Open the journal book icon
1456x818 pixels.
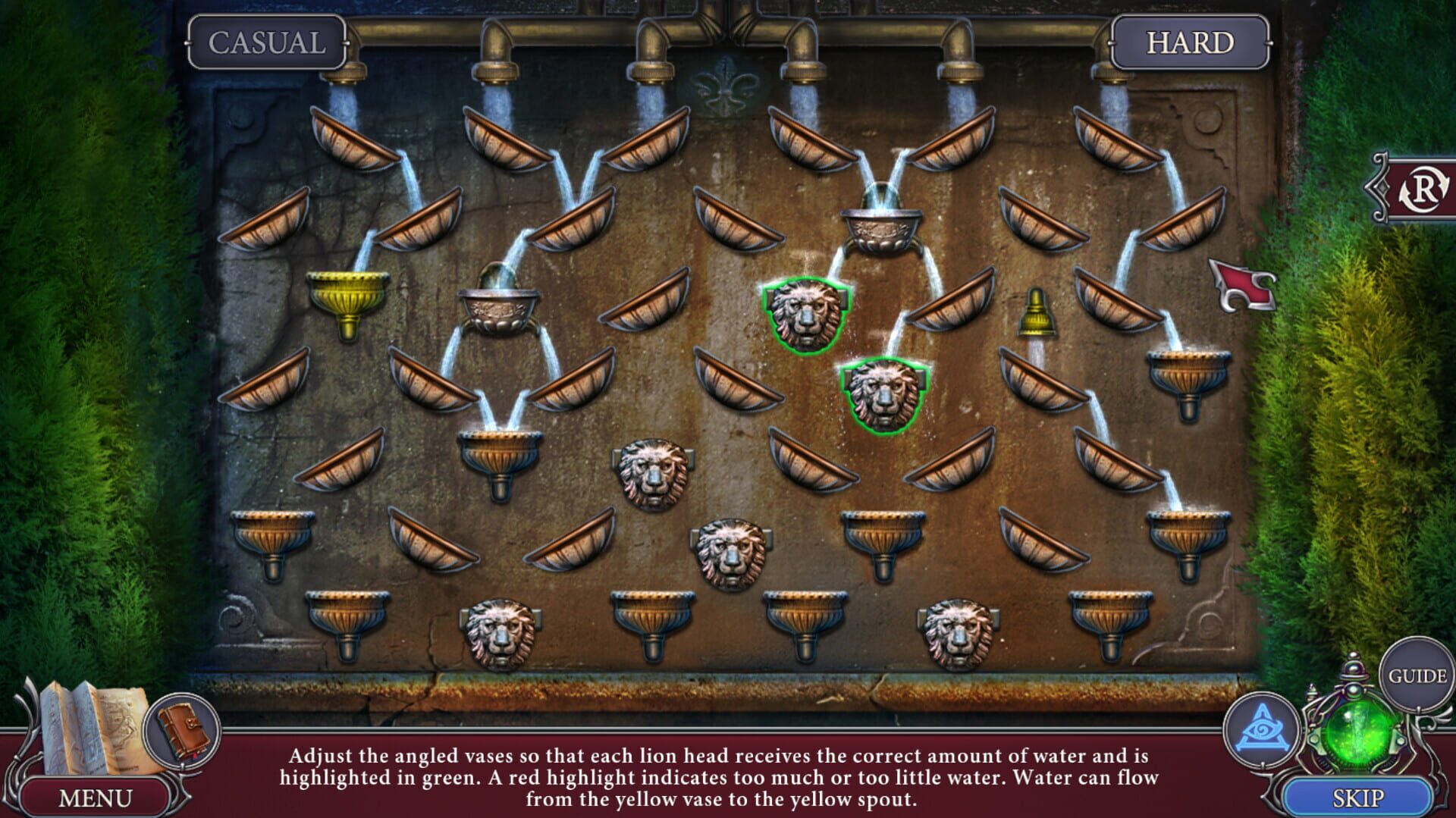tap(182, 726)
